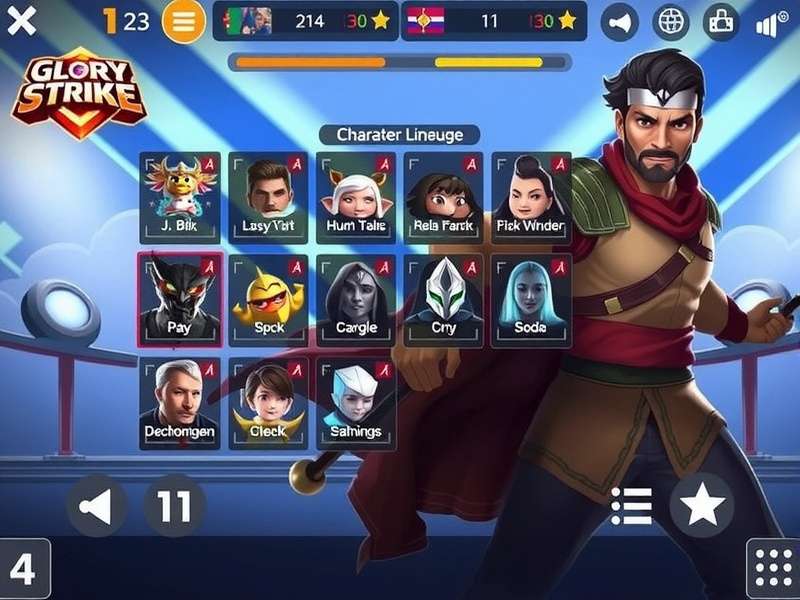Click the round star favorite button
Image resolution: width=800 pixels, height=600 pixels.
coord(702,506)
